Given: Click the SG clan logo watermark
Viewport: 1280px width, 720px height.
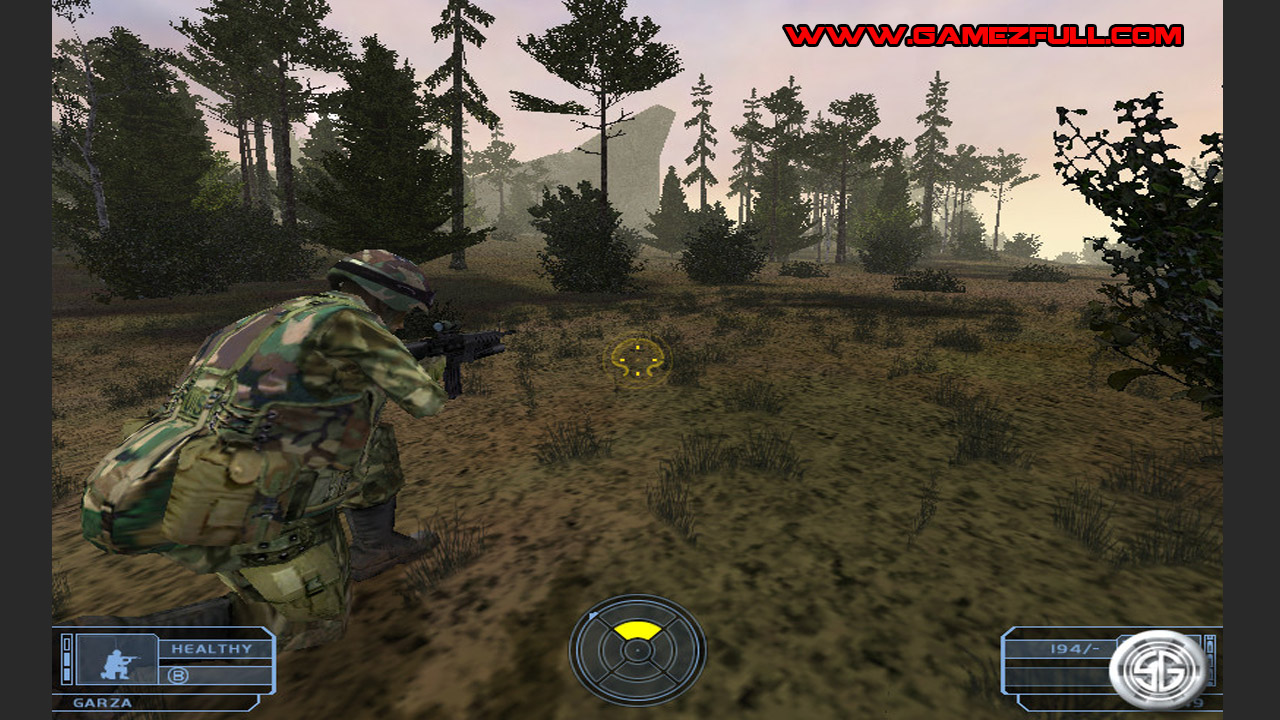Looking at the screenshot, I should [x=1158, y=667].
